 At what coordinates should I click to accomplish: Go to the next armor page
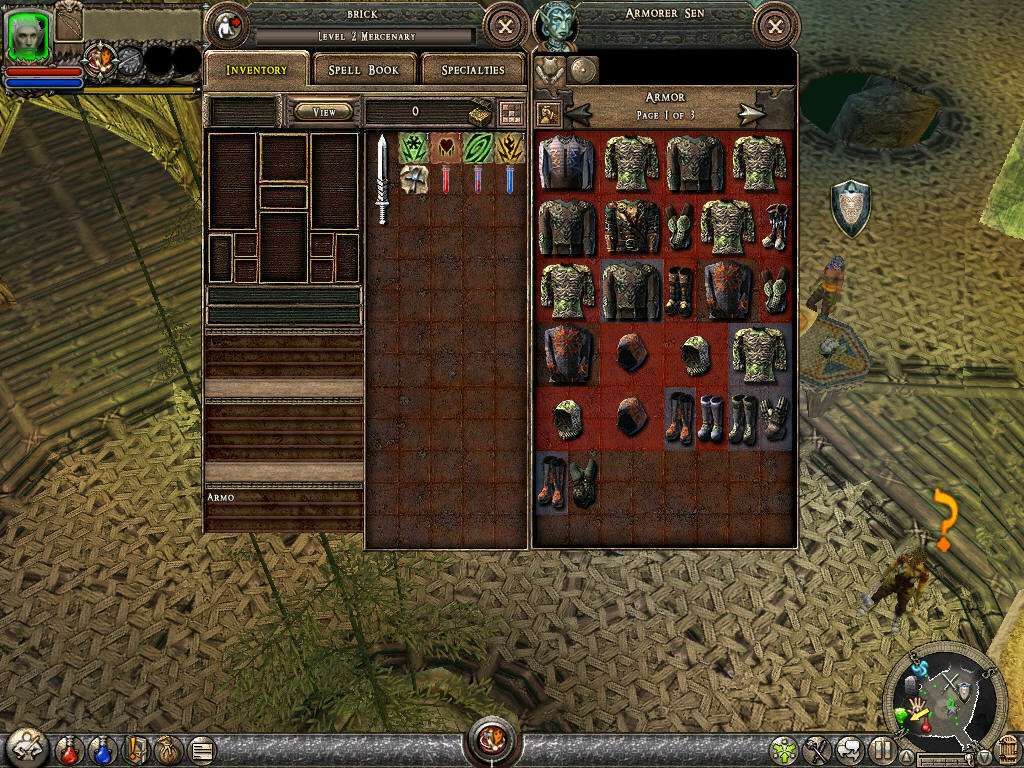[752, 114]
